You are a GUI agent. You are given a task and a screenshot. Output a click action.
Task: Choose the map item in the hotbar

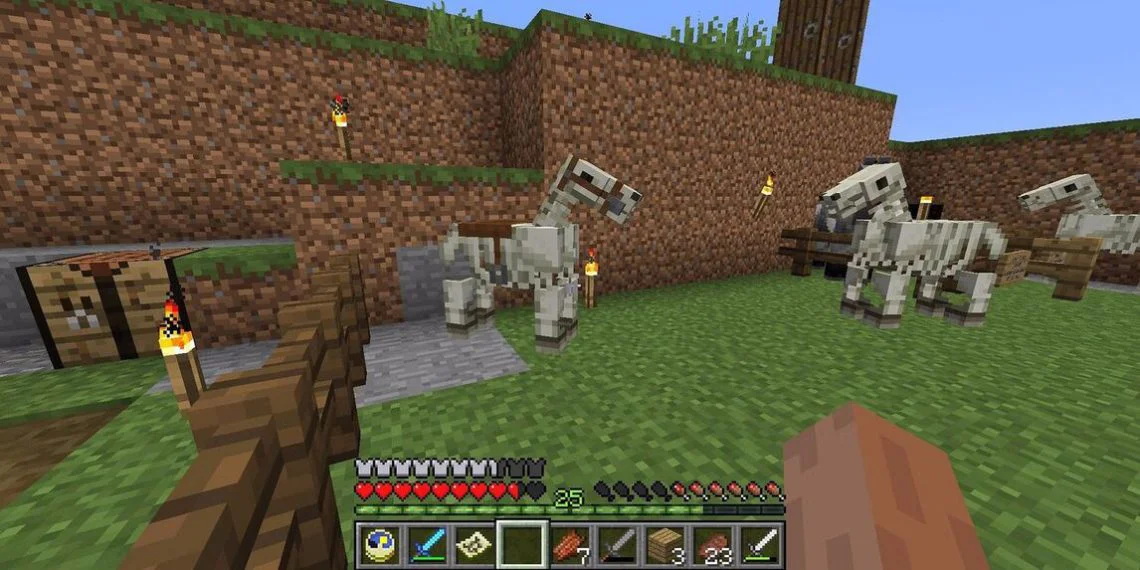(475, 544)
